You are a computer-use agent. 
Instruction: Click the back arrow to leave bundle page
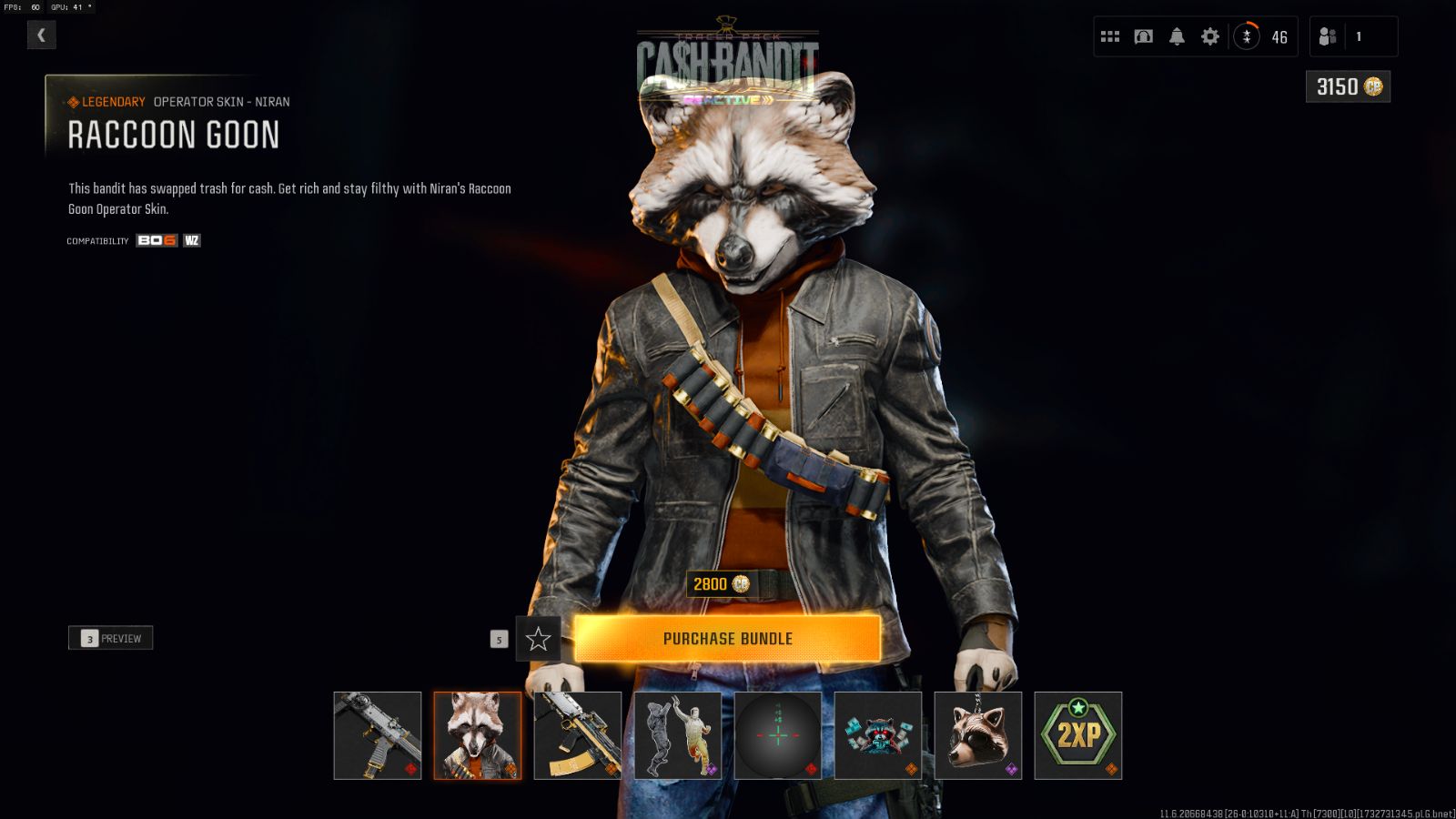tap(41, 35)
